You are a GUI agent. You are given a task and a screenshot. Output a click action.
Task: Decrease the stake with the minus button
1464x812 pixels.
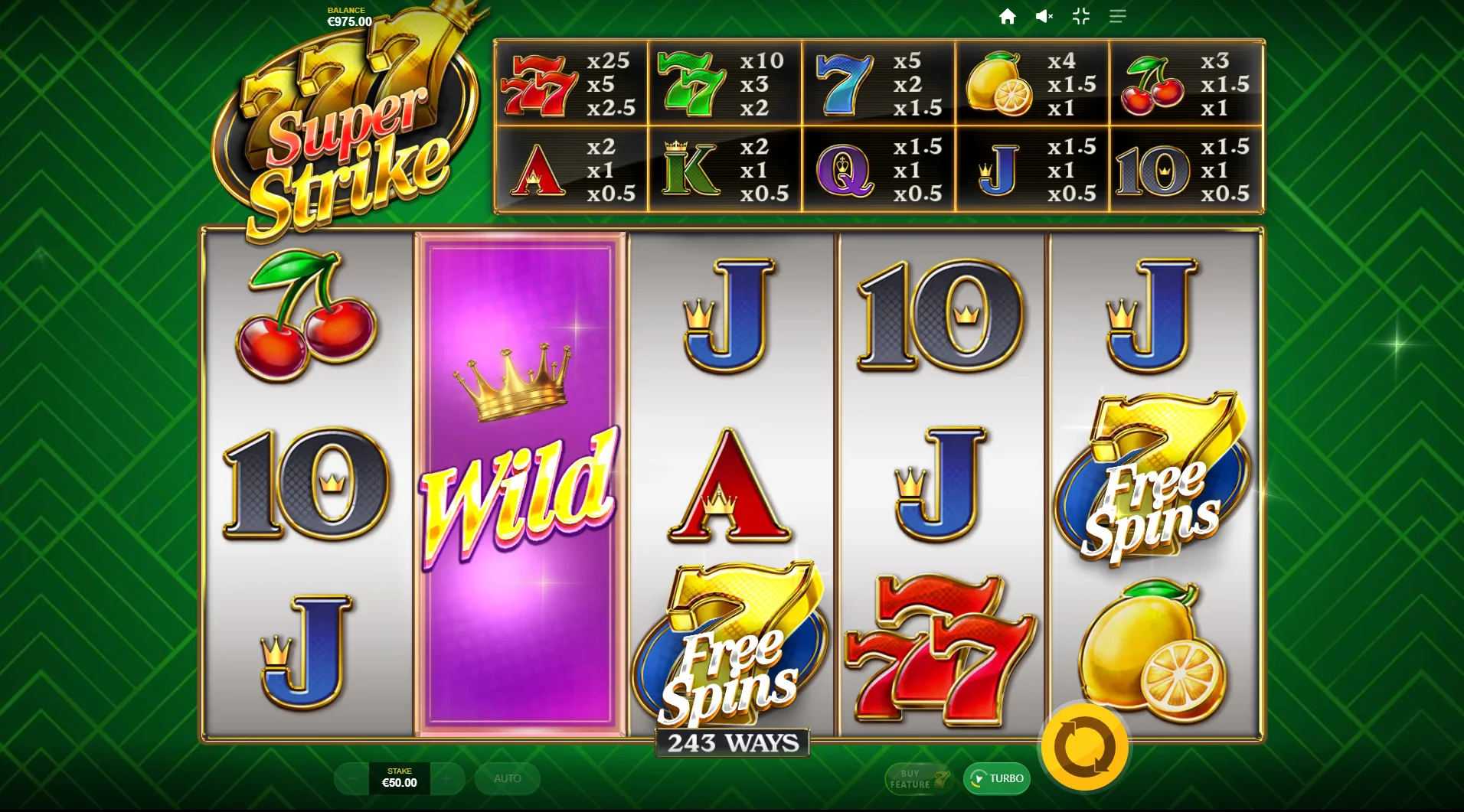click(352, 778)
